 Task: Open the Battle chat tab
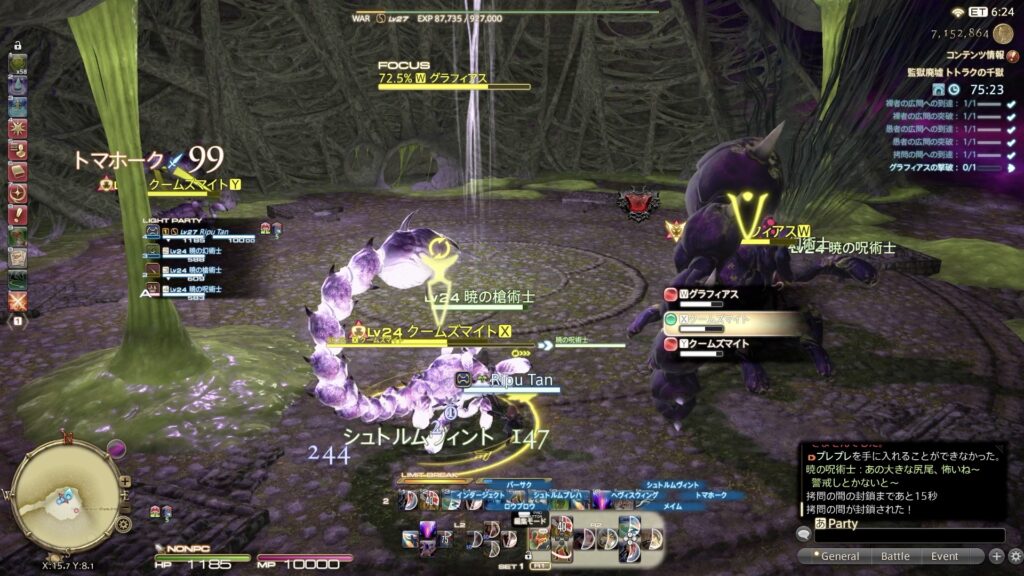(x=895, y=556)
